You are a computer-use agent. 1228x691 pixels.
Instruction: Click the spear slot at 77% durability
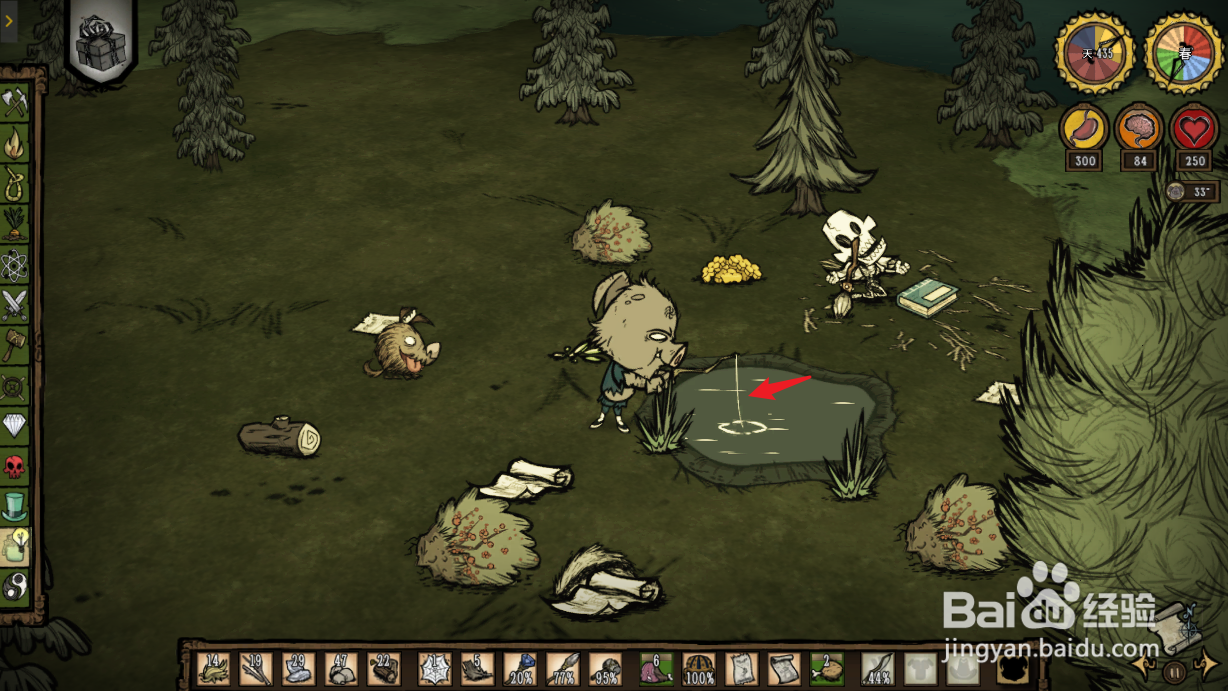pyautogui.click(x=562, y=668)
